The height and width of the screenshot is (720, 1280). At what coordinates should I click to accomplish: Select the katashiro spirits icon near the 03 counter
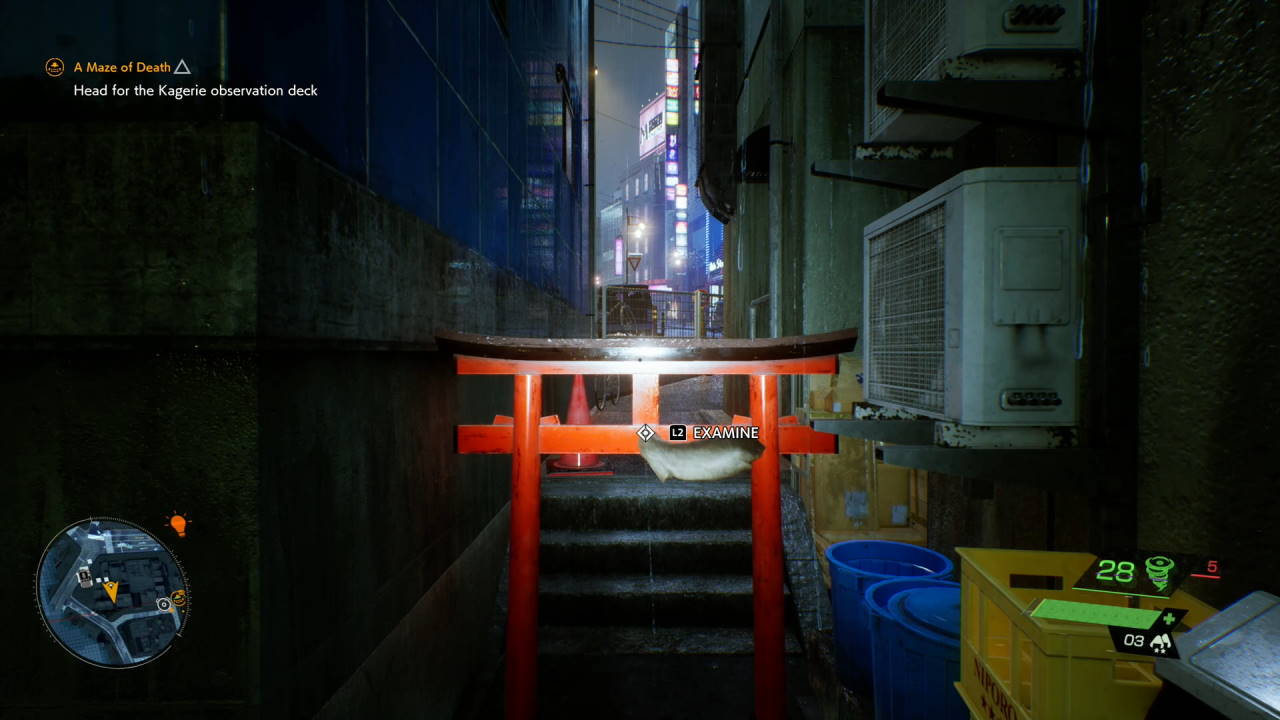click(1162, 642)
